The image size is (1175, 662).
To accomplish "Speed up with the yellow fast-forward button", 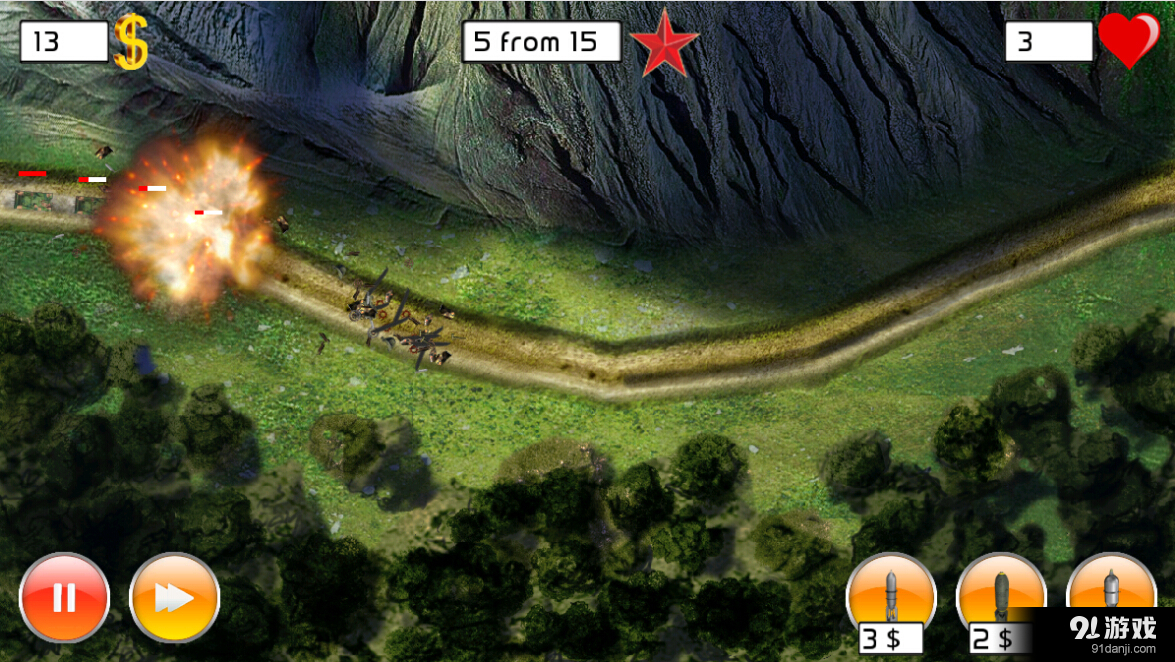I will pos(174,598).
